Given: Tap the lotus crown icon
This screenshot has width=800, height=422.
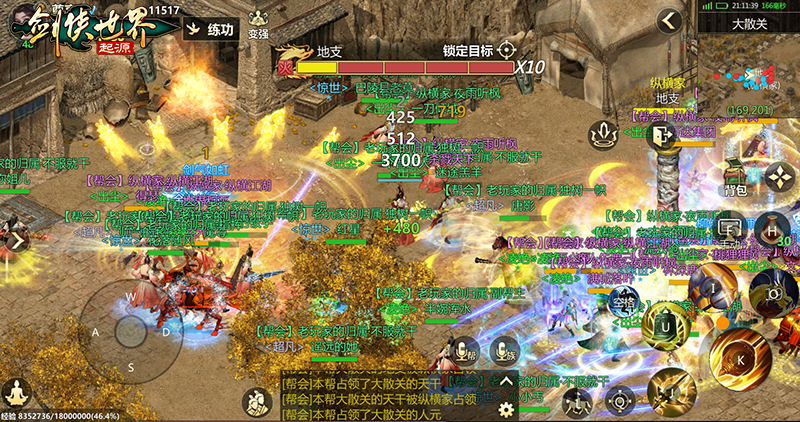Looking at the screenshot, I should pyautogui.click(x=602, y=133).
